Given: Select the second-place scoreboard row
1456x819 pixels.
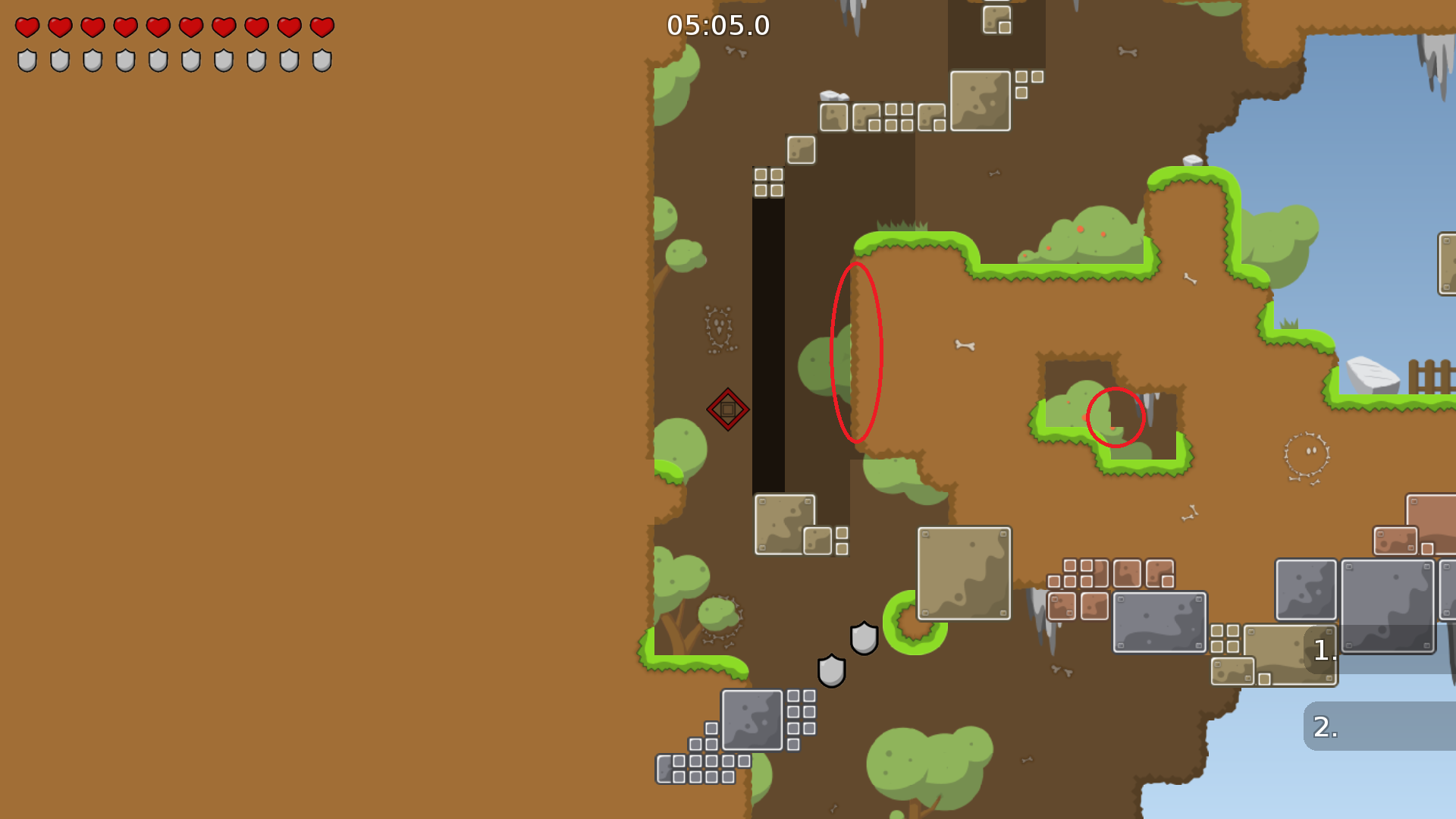Looking at the screenshot, I should pyautogui.click(x=1380, y=726).
